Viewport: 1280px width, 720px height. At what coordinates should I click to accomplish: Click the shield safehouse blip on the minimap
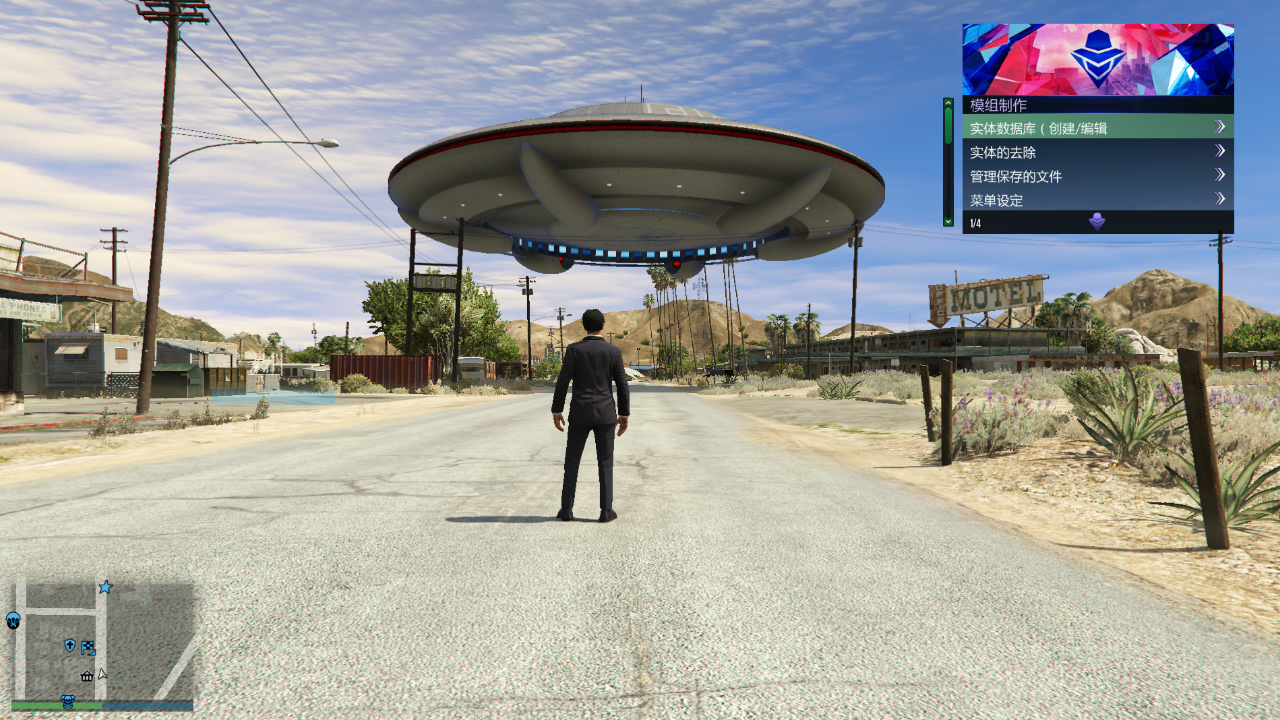(69, 646)
